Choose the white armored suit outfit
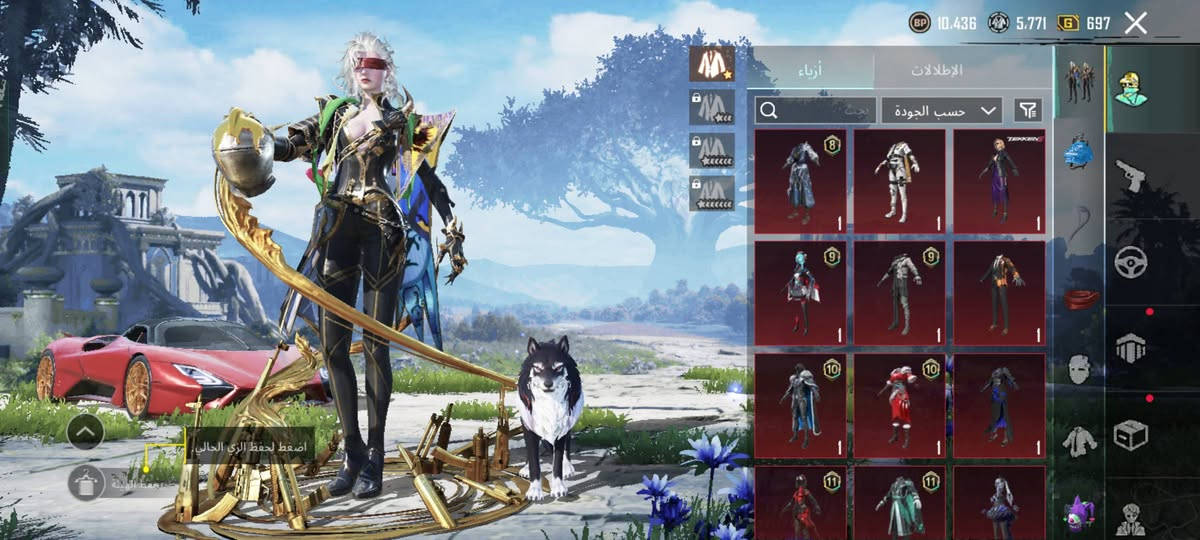 (899, 181)
